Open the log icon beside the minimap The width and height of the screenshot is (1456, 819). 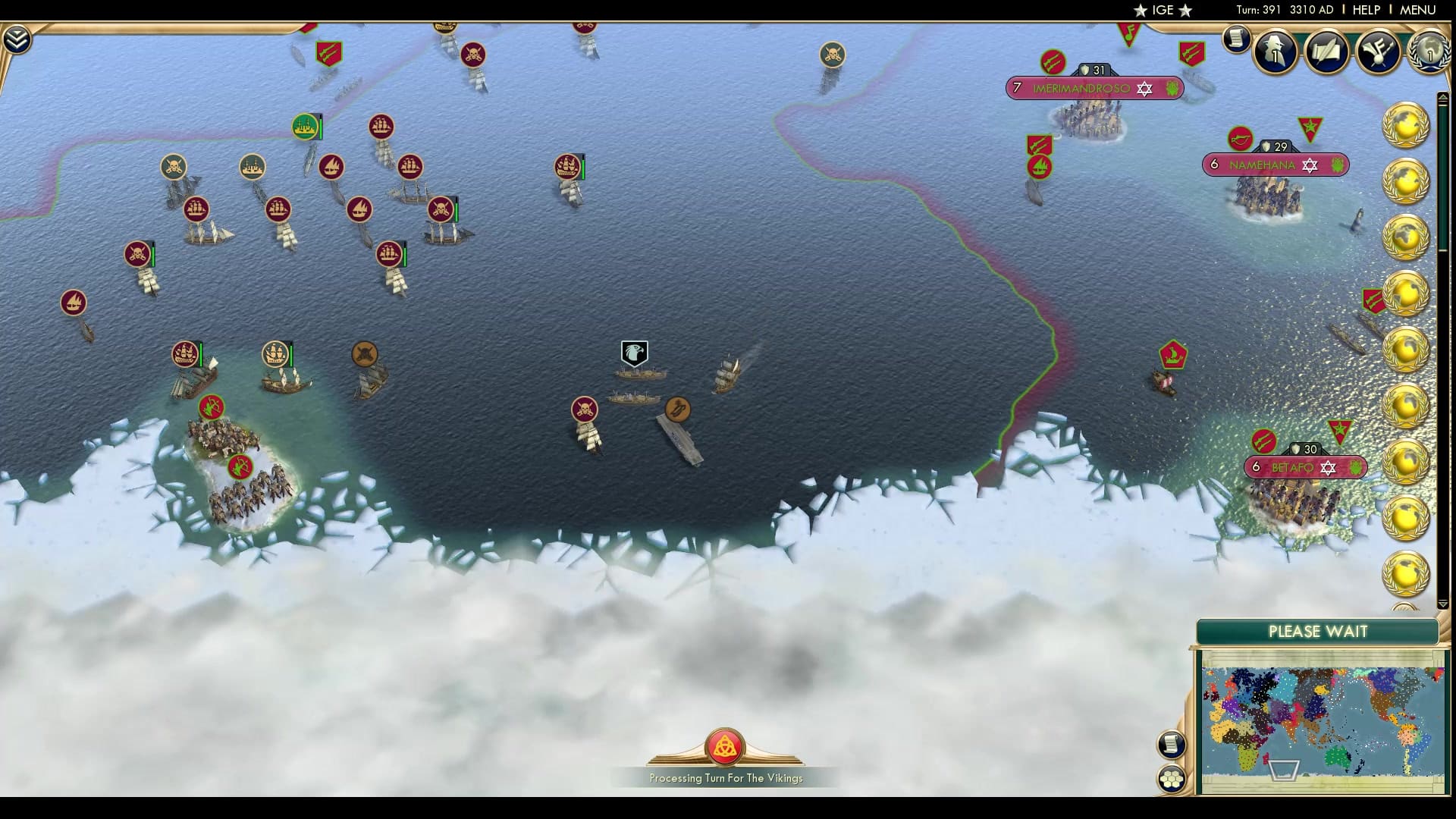(x=1171, y=745)
